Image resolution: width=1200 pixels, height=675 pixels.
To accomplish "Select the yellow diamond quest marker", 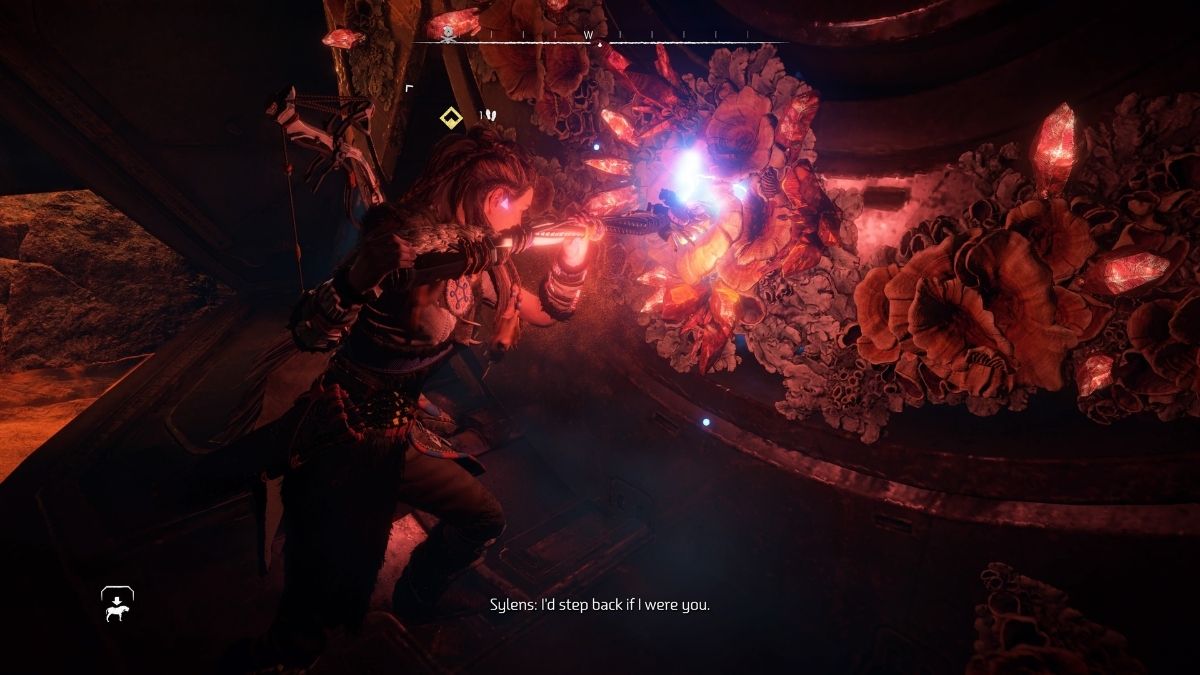I will [451, 118].
